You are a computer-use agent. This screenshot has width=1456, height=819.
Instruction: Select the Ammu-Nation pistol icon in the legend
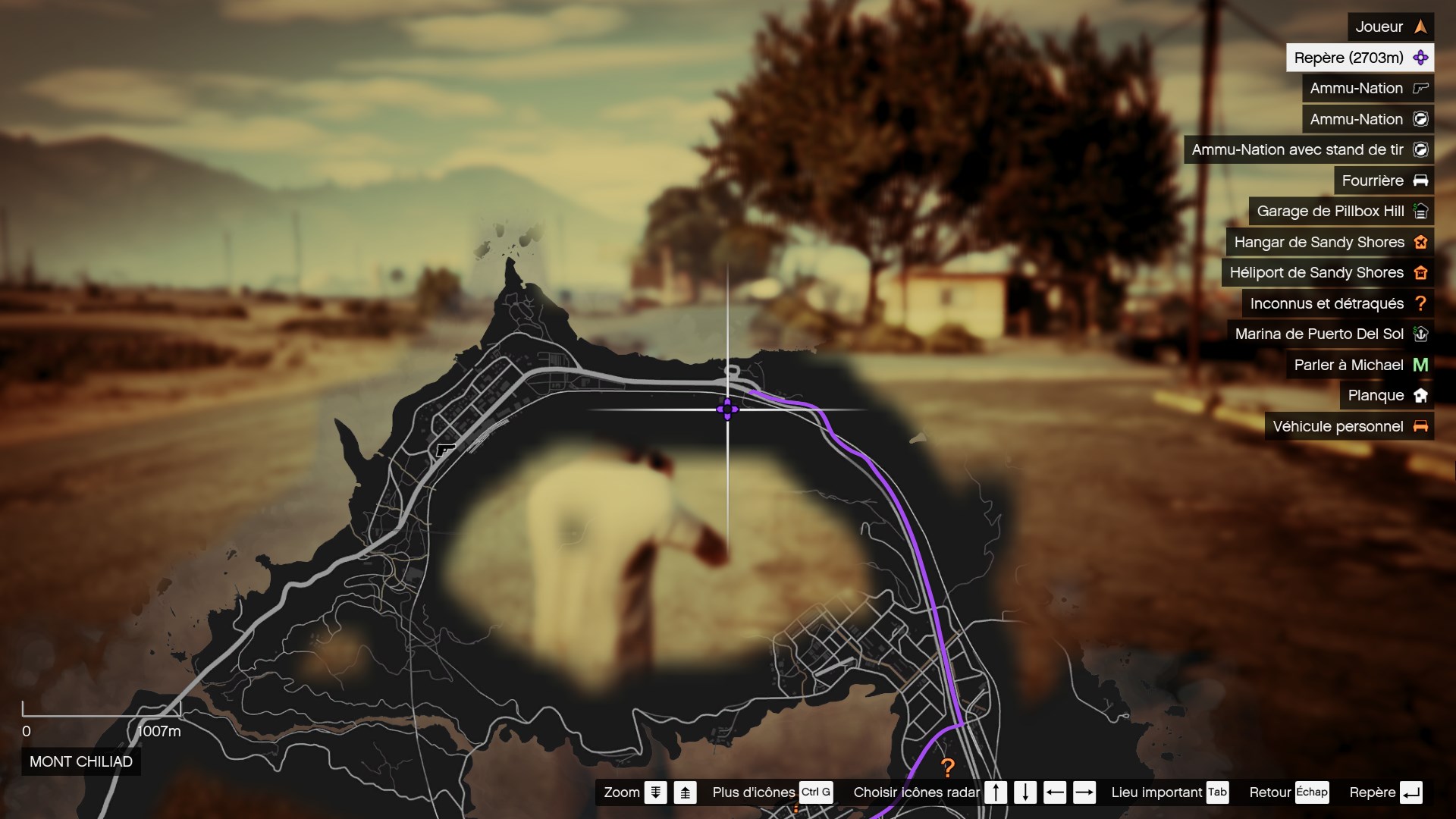tap(1420, 88)
